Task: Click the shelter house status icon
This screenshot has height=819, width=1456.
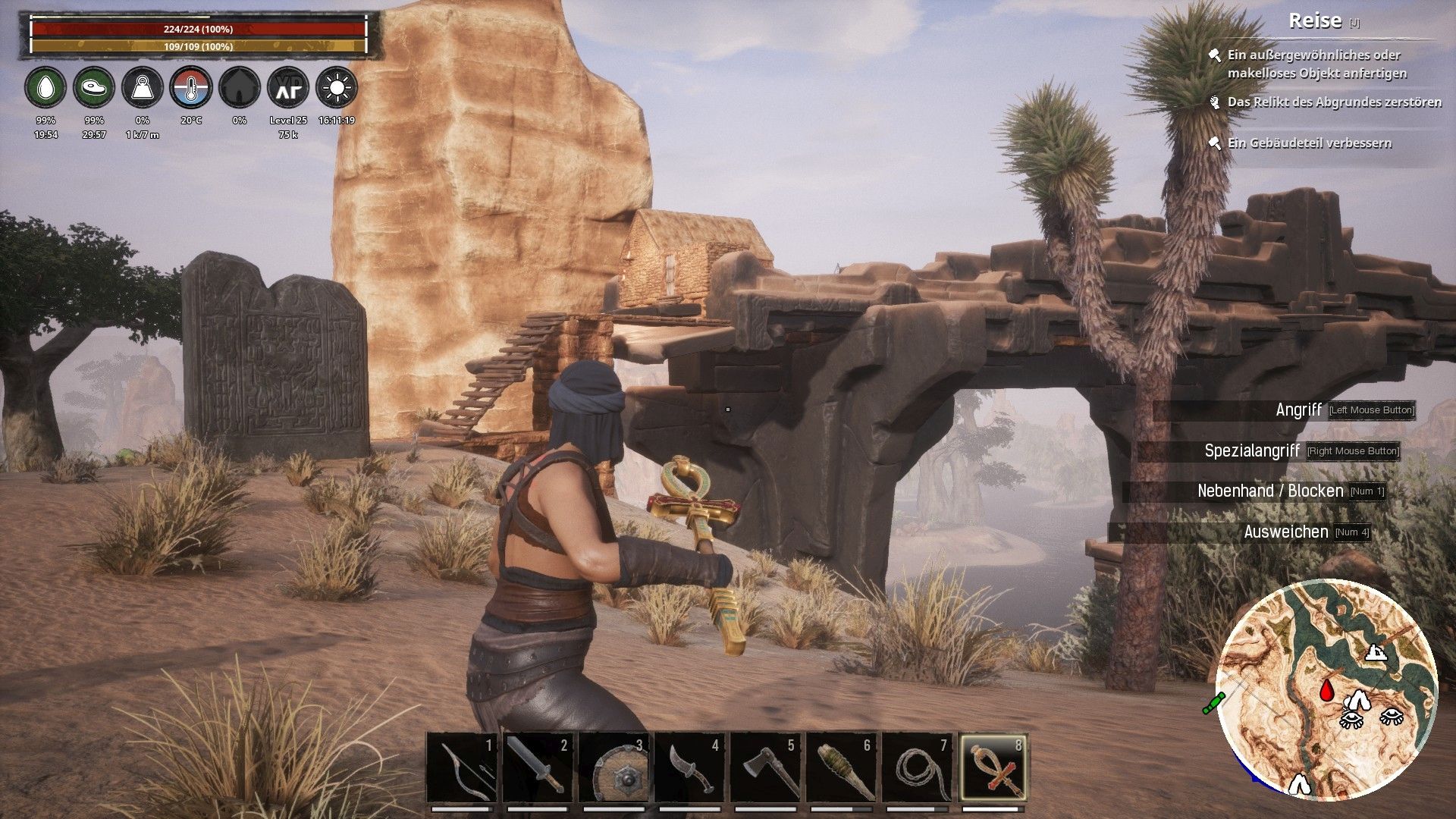Action: click(240, 89)
